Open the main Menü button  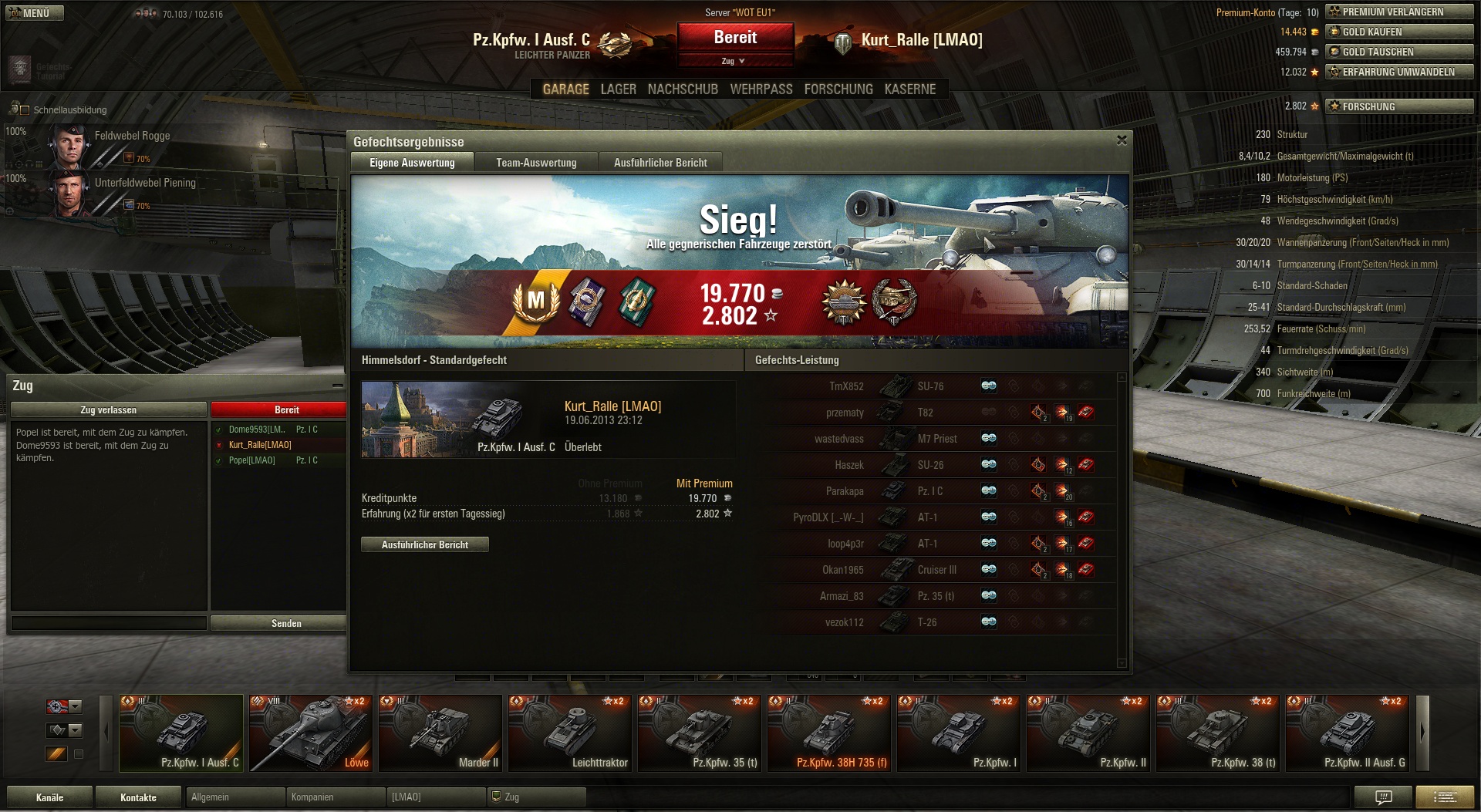click(x=34, y=13)
